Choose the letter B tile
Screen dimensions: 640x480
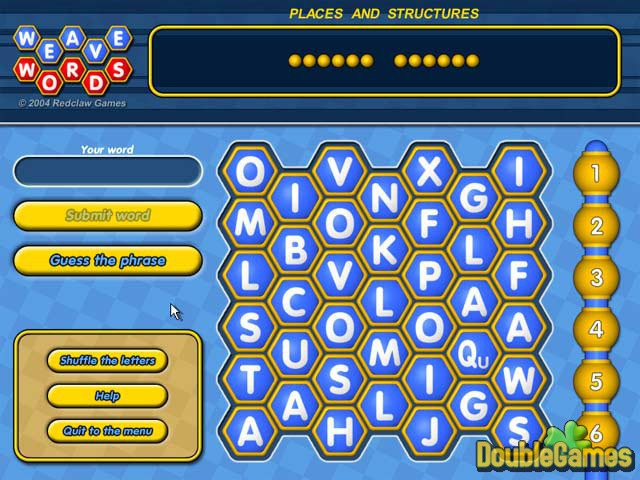(295, 249)
